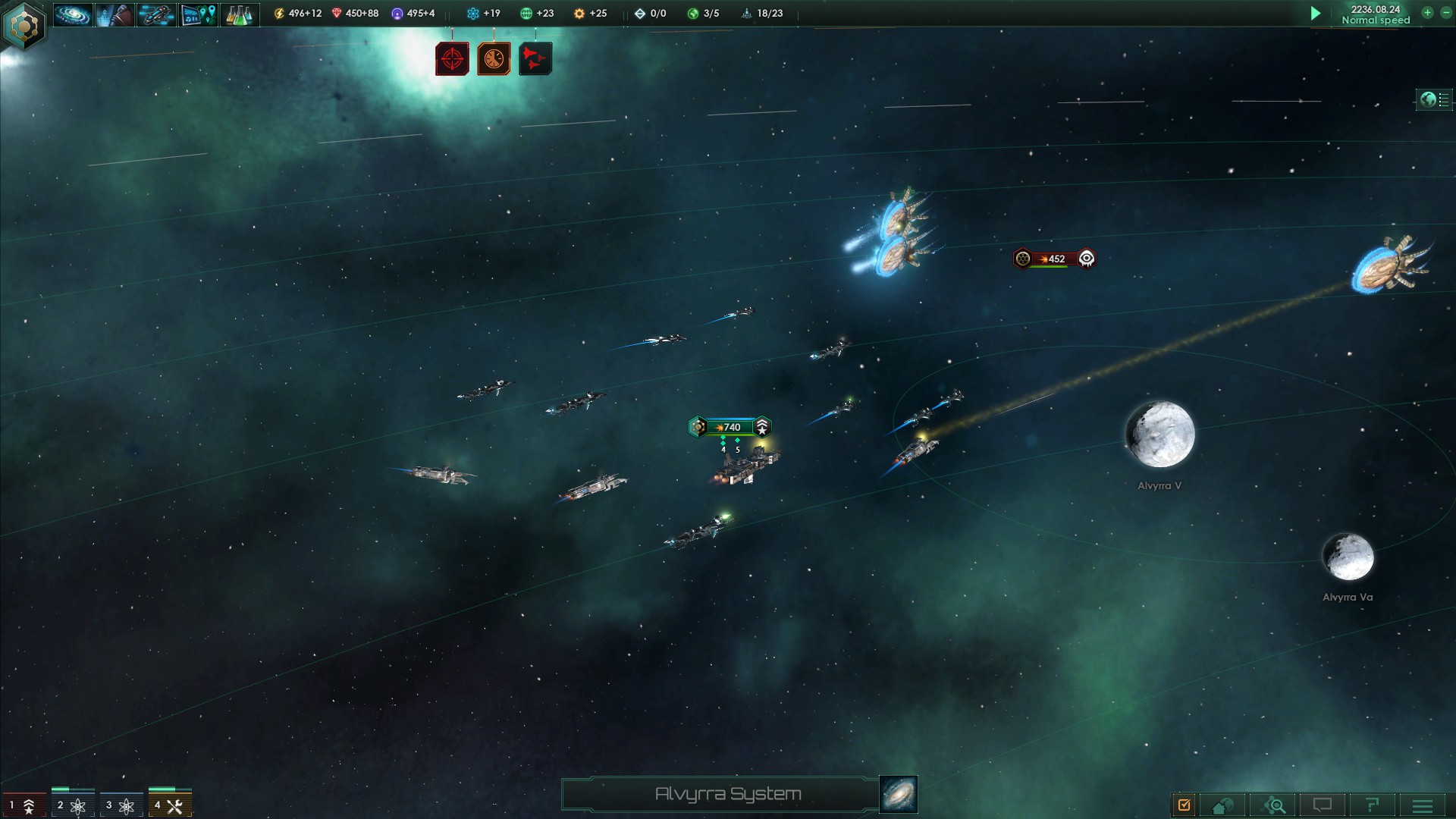
Task: Click the red crosshair alert notification
Action: point(452,59)
